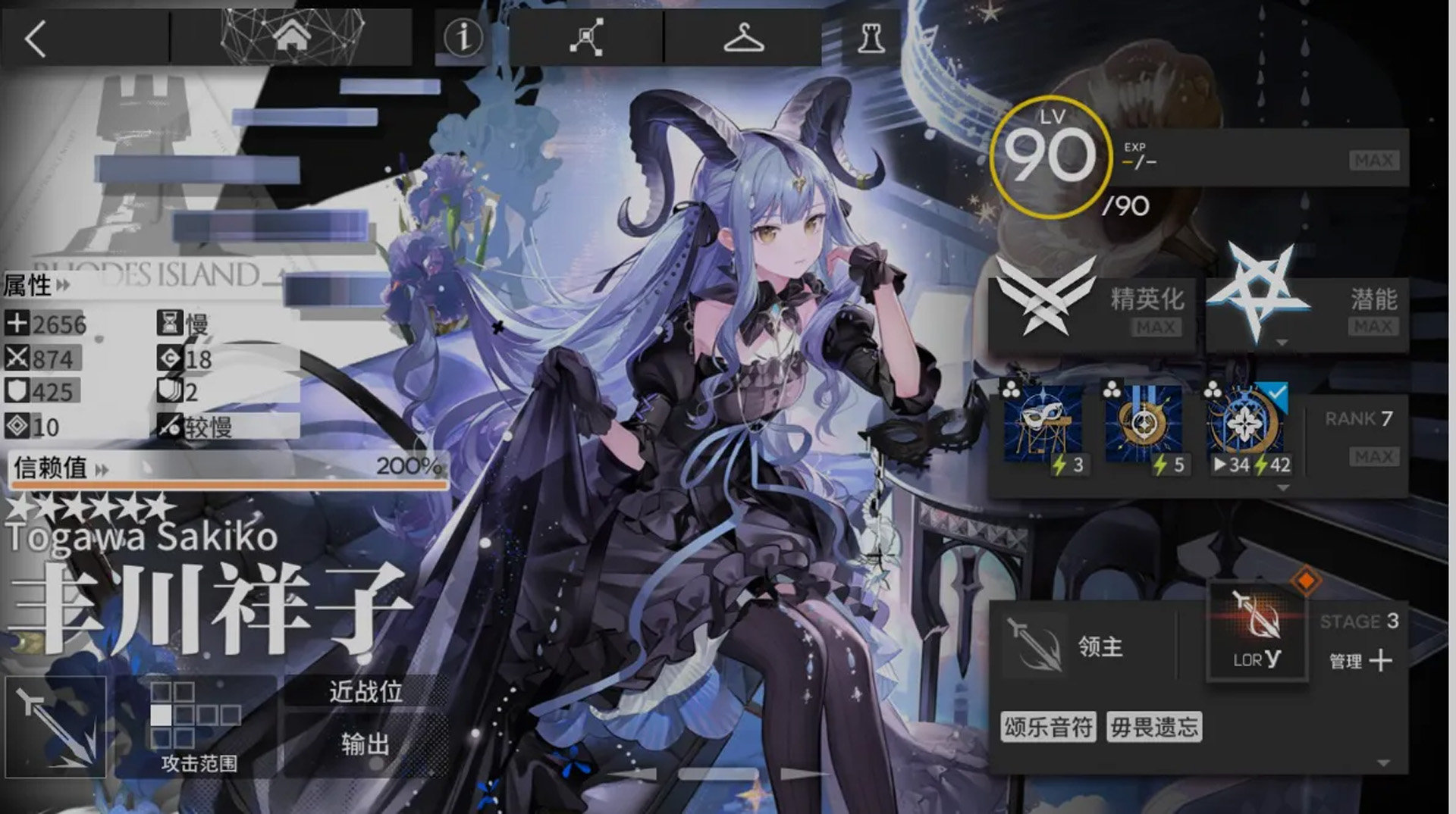Click the 毋畏遗忘 talent tag
1456x814 pixels.
point(1154,727)
